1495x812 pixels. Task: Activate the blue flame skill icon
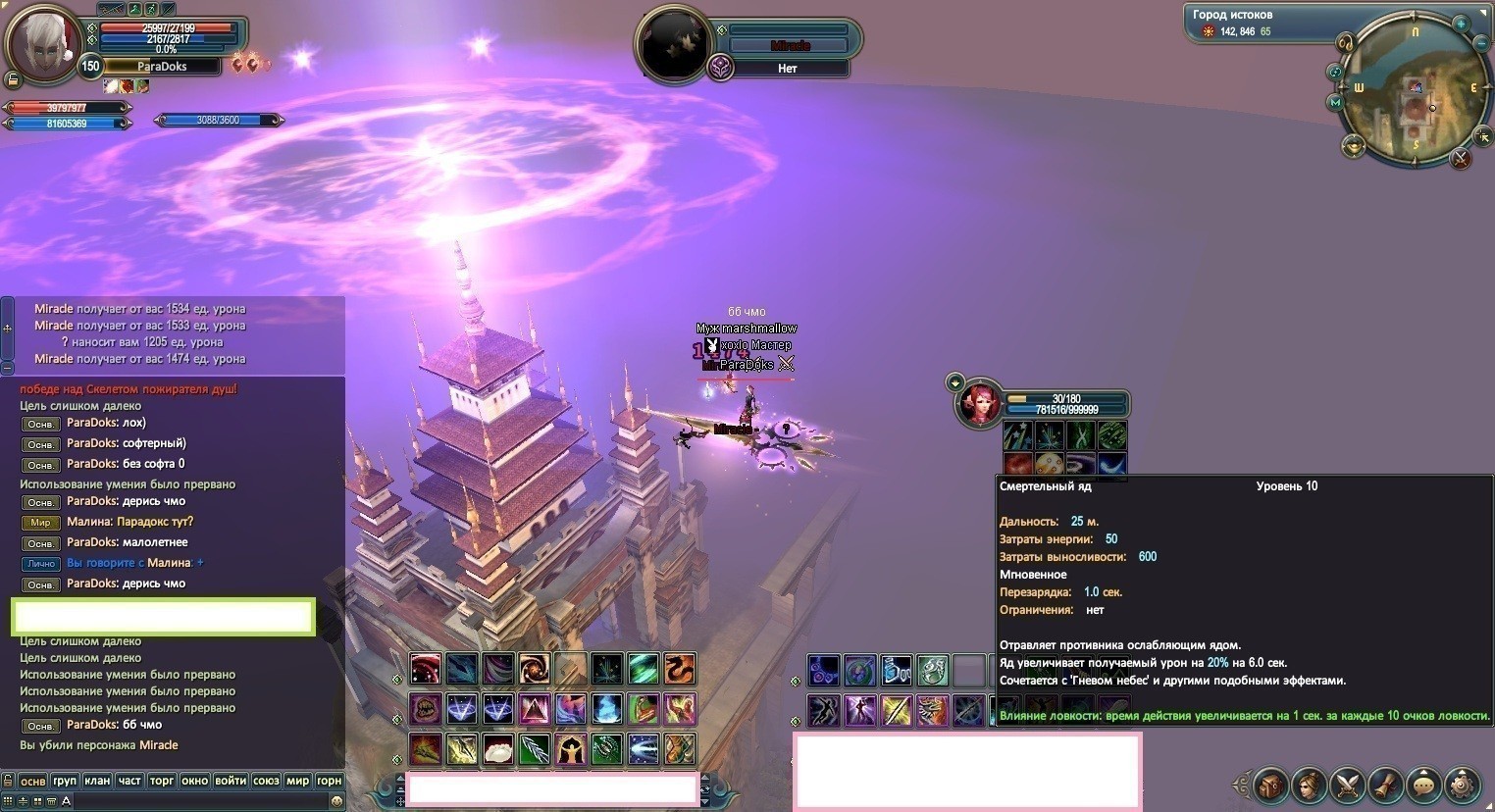(606, 708)
